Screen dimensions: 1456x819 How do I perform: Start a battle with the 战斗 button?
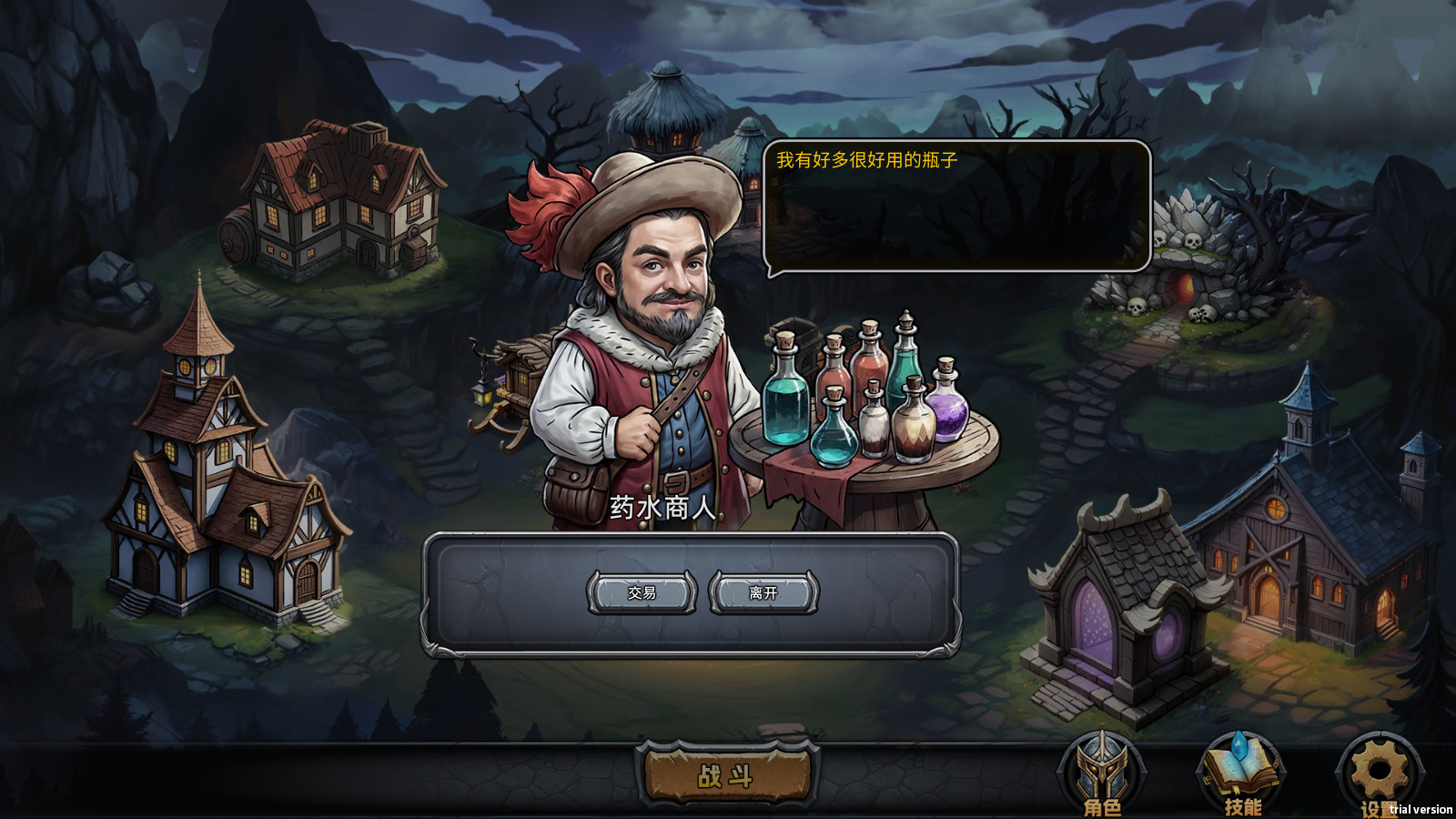point(726,776)
